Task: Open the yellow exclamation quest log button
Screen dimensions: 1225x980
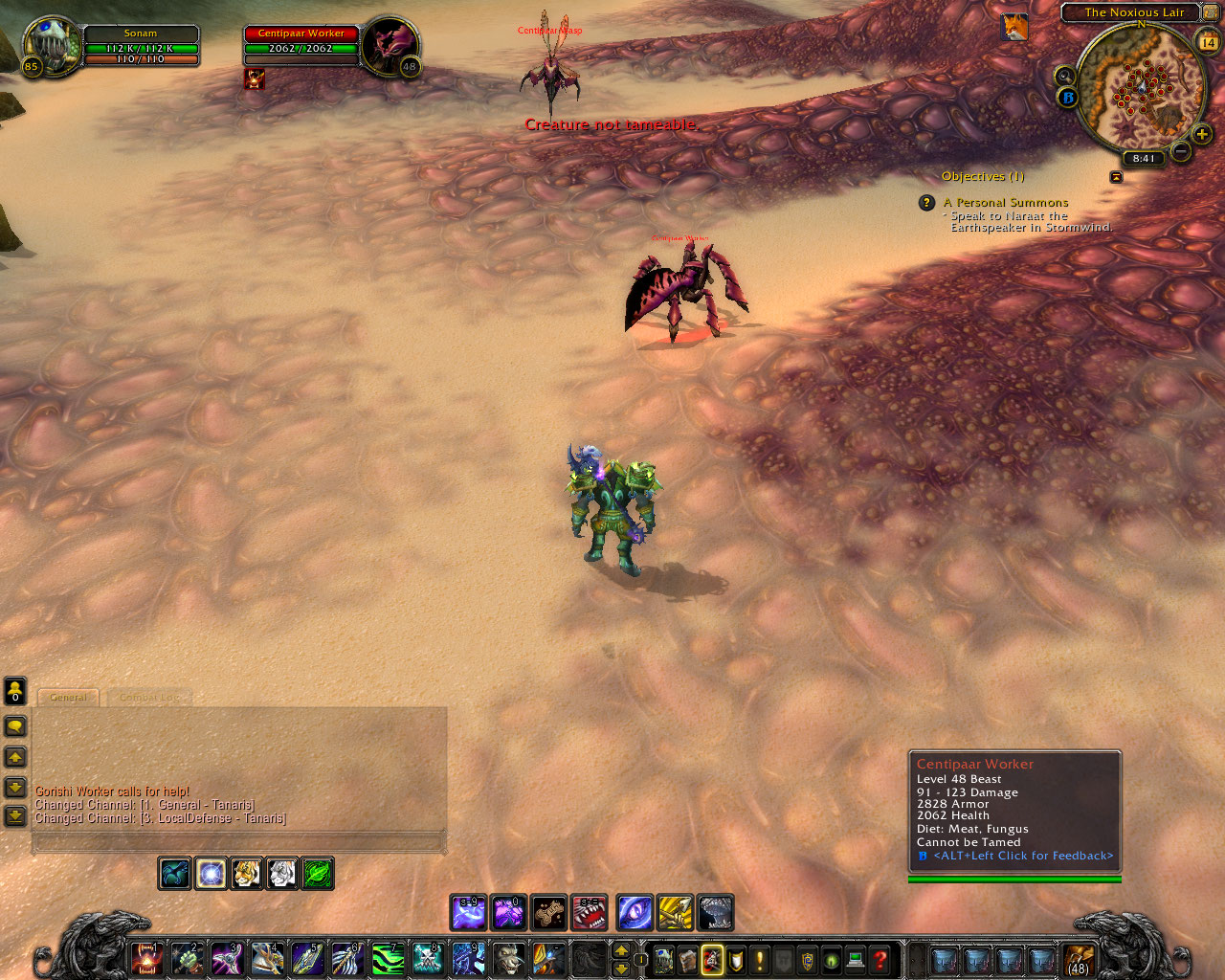Action: pos(760,959)
